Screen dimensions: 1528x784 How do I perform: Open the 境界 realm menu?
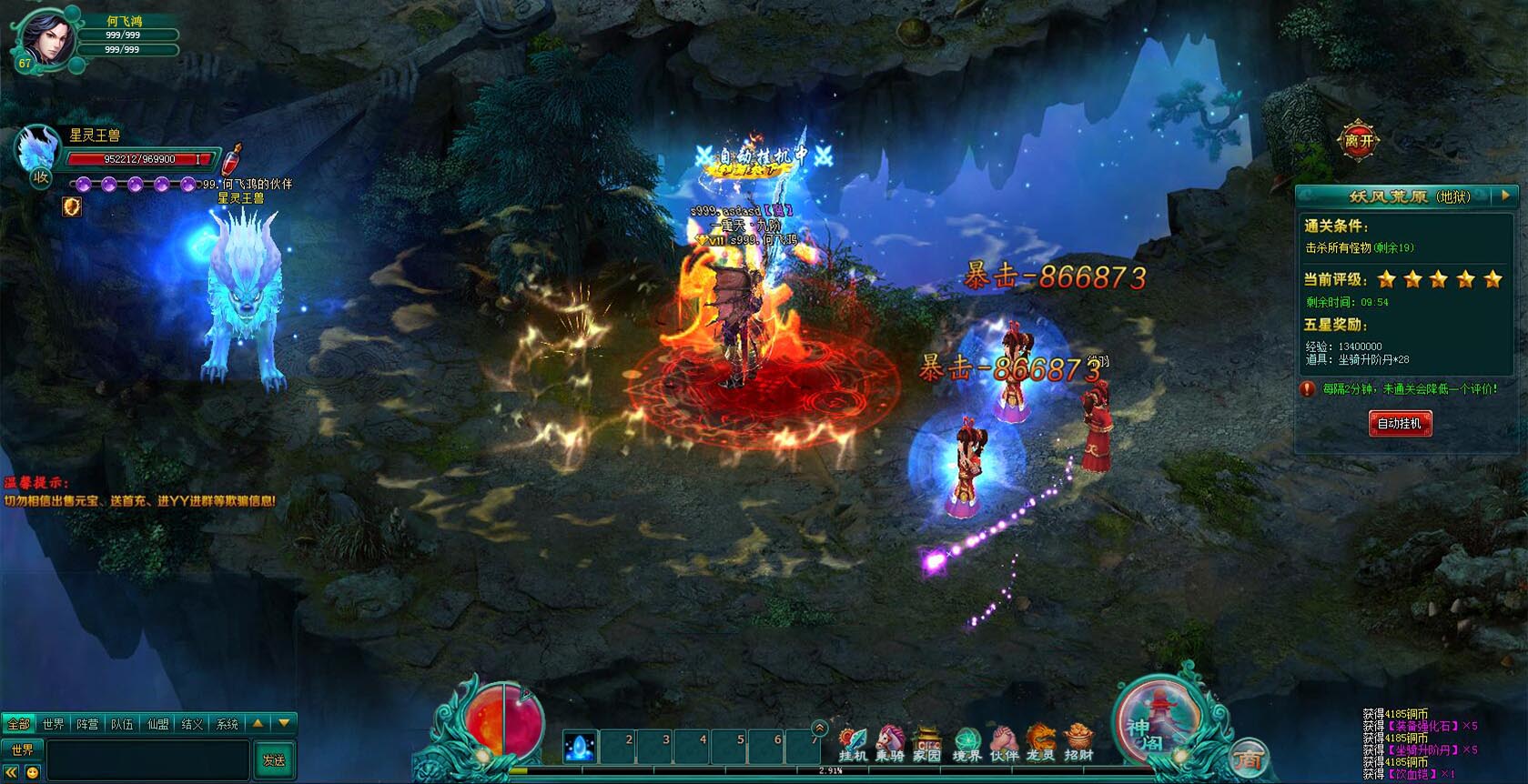[x=966, y=743]
